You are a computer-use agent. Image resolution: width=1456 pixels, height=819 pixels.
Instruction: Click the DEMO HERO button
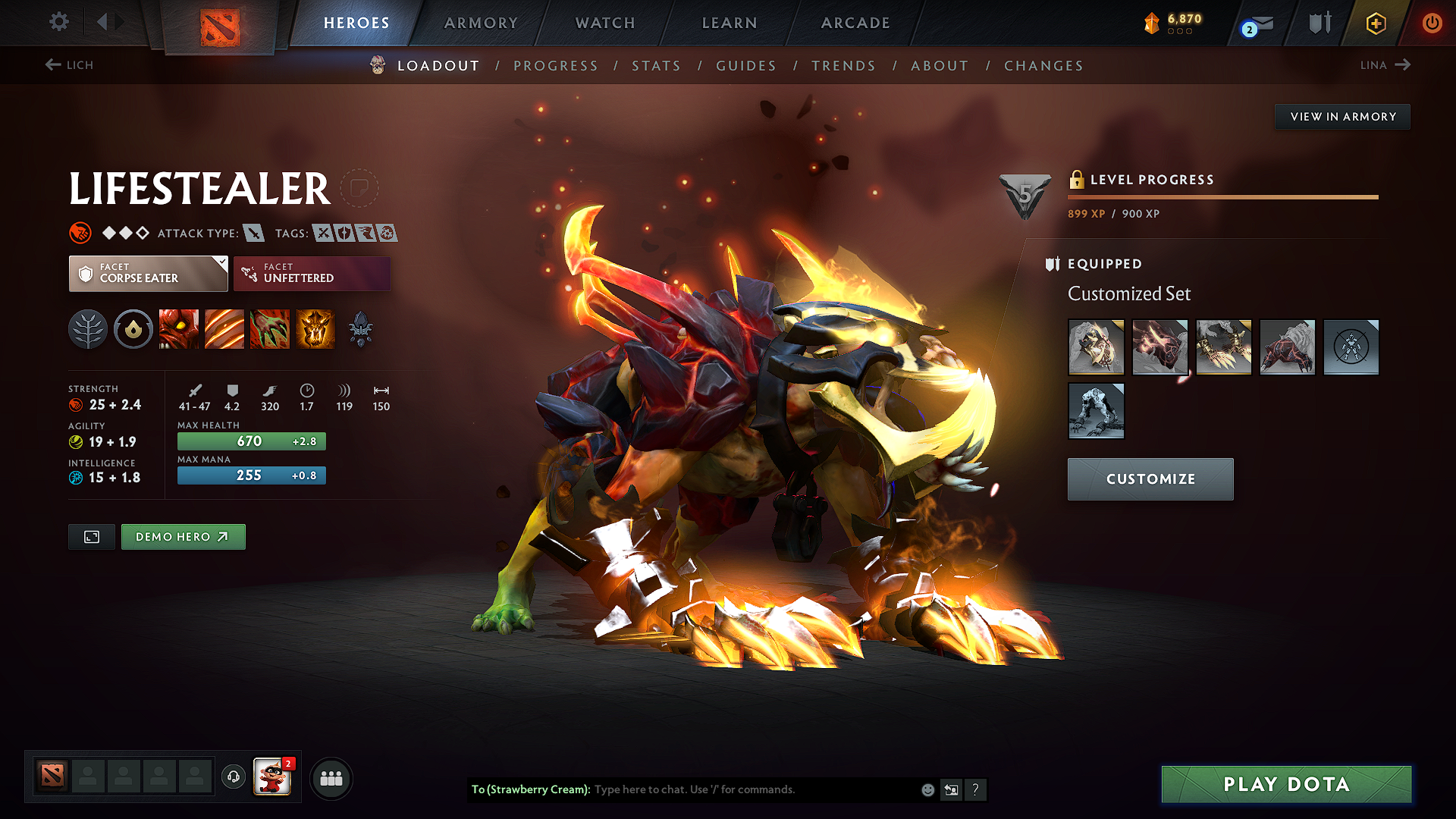tap(183, 536)
